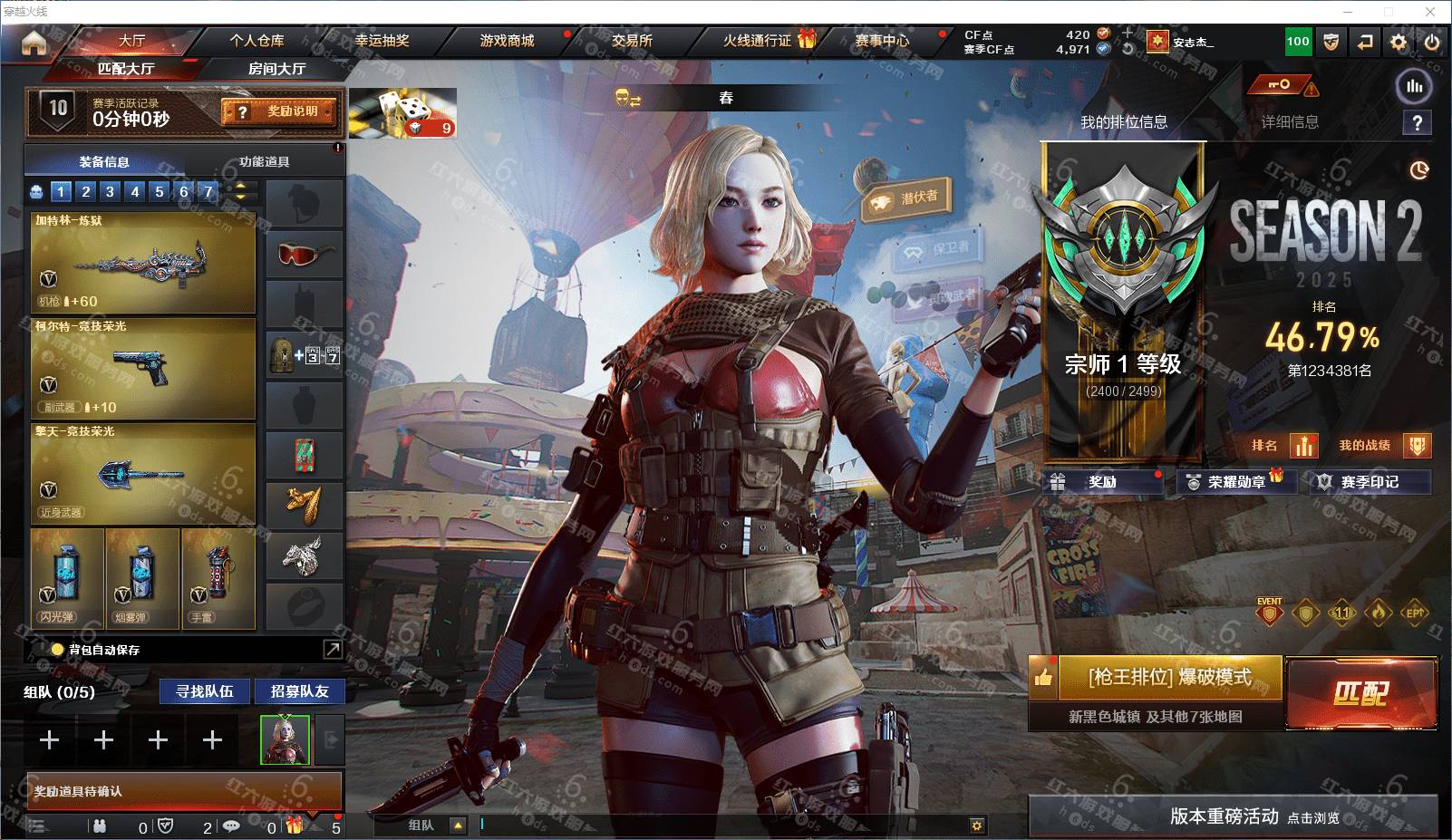Open 赛季印记 season marks

(1370, 482)
